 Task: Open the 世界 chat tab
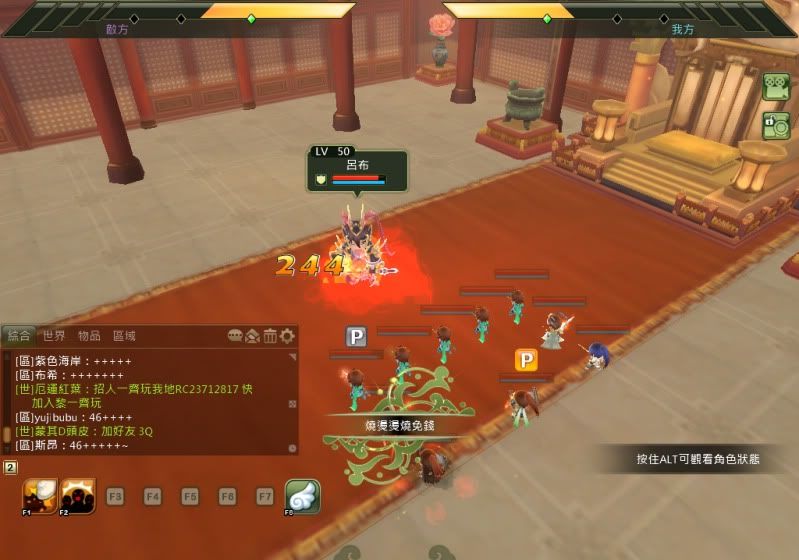pos(54,336)
